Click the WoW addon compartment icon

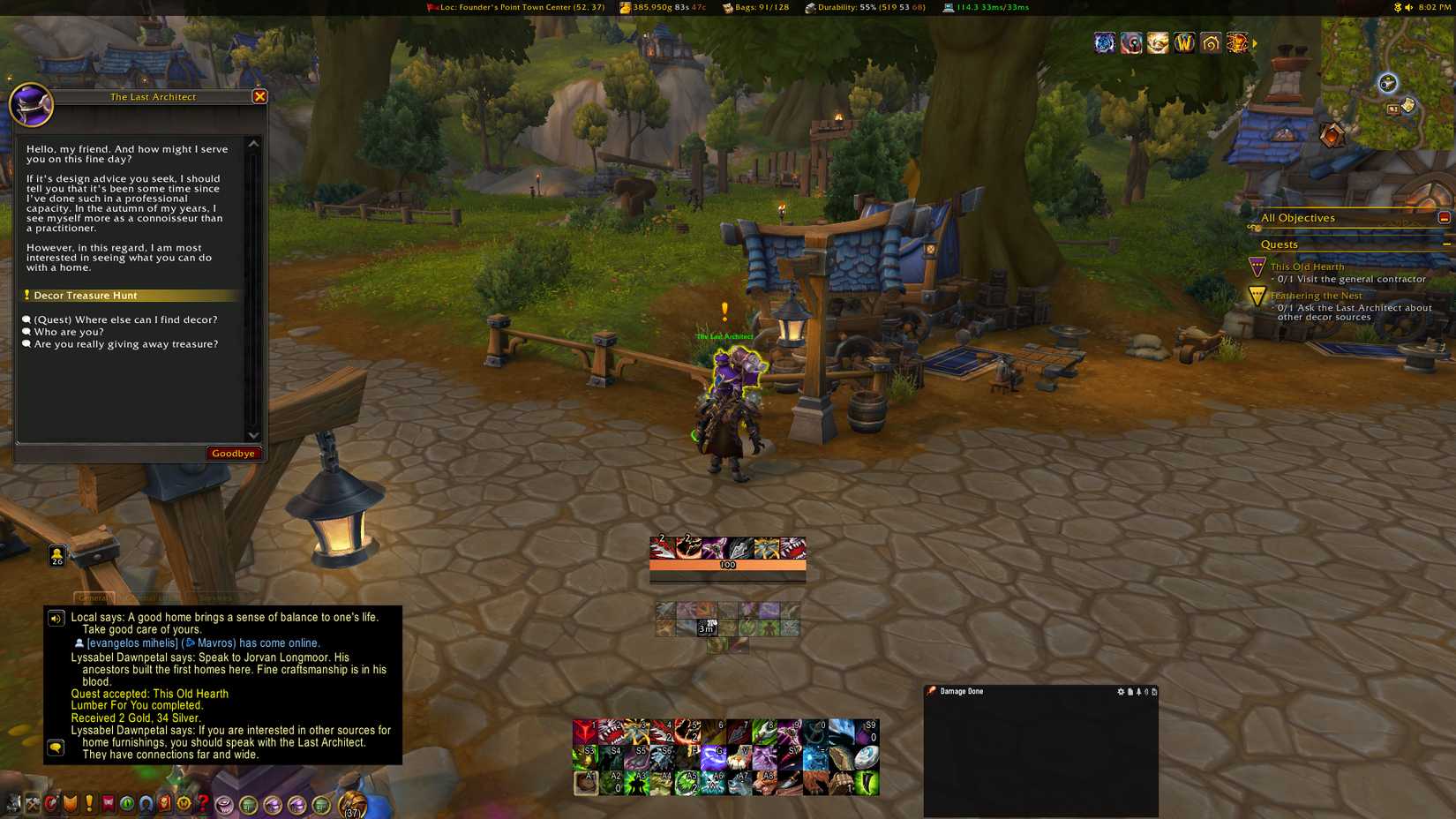tap(1185, 43)
